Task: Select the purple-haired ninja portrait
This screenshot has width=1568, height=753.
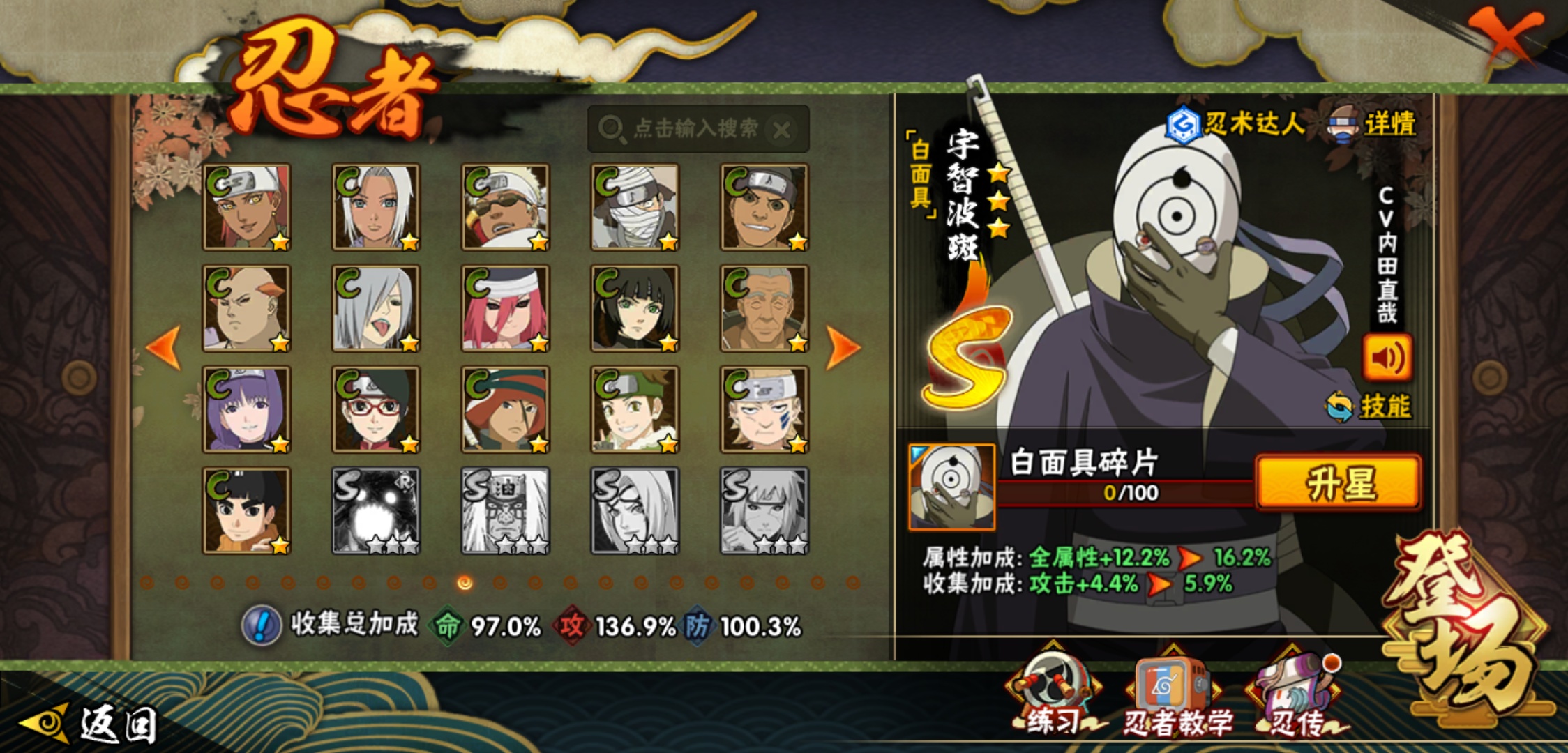Action: [246, 409]
